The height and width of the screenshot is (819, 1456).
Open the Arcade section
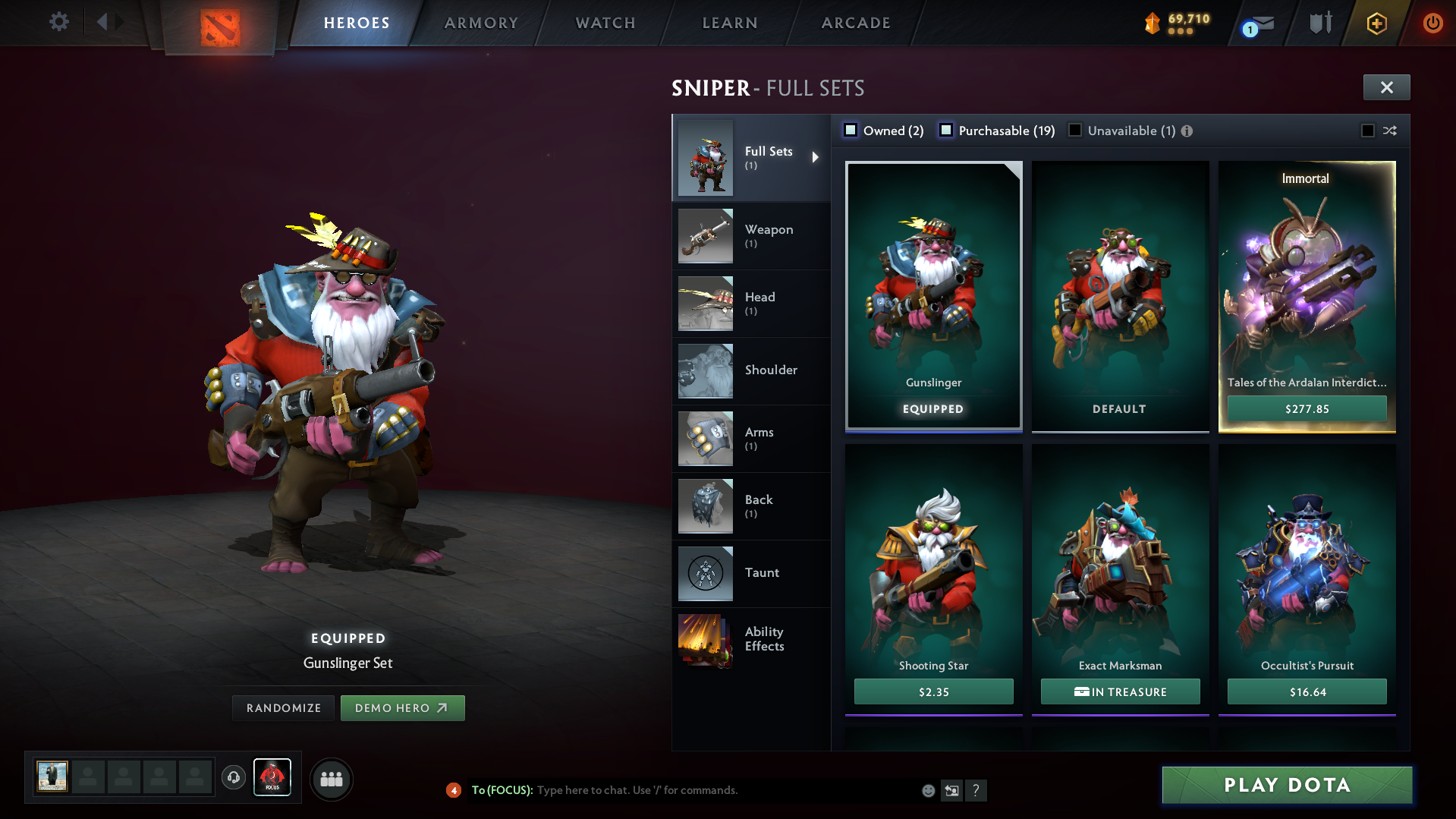click(855, 23)
